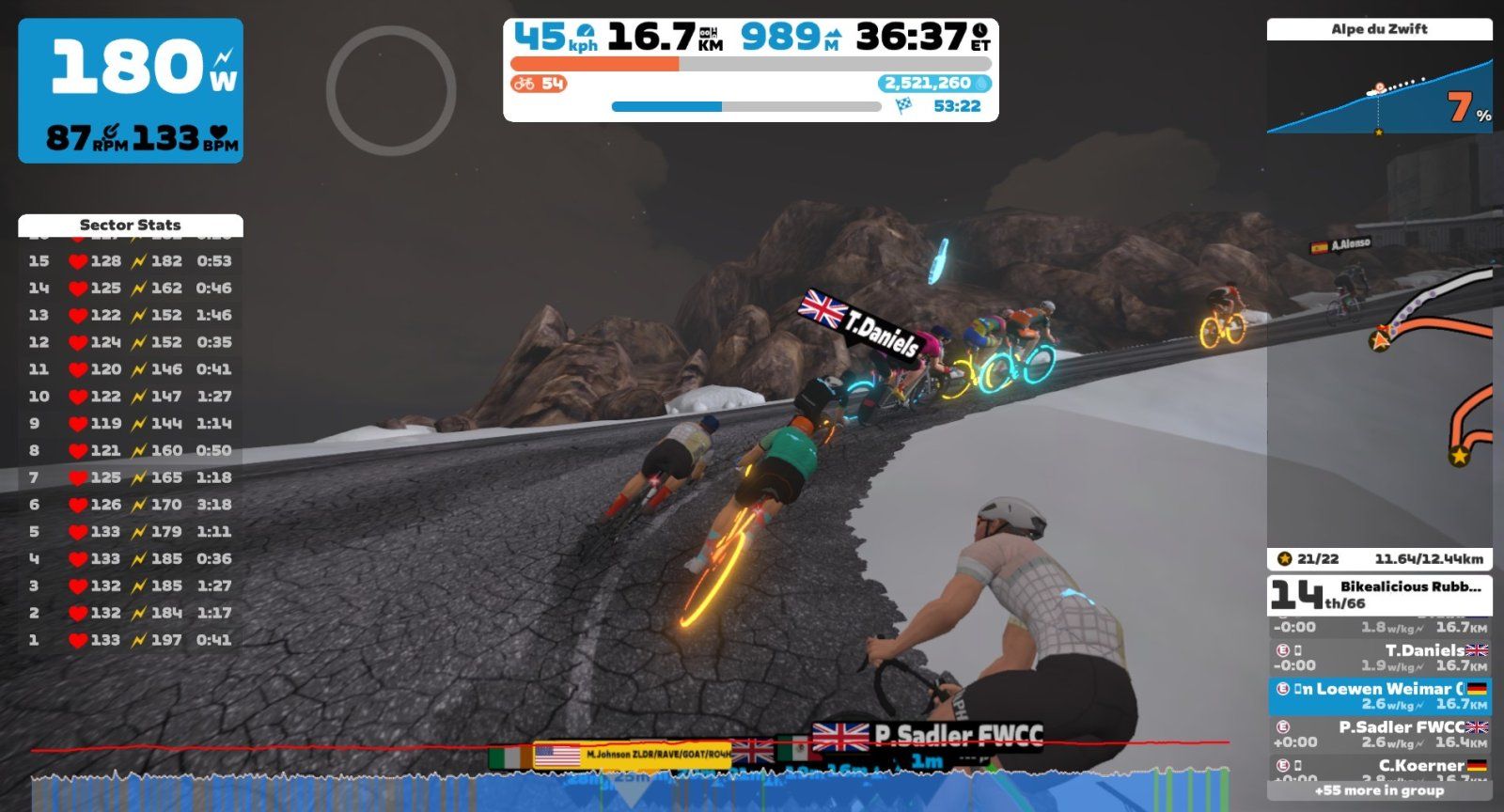This screenshot has height=812, width=1504.
Task: Expand the +55 more in group entry
Action: coord(1379,790)
